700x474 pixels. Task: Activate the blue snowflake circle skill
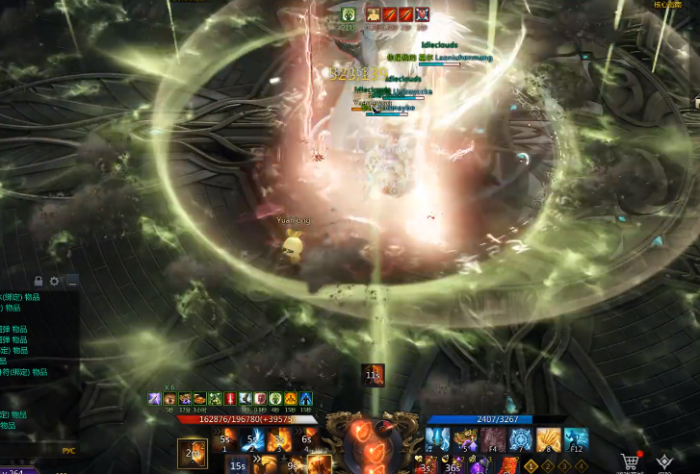coord(520,439)
